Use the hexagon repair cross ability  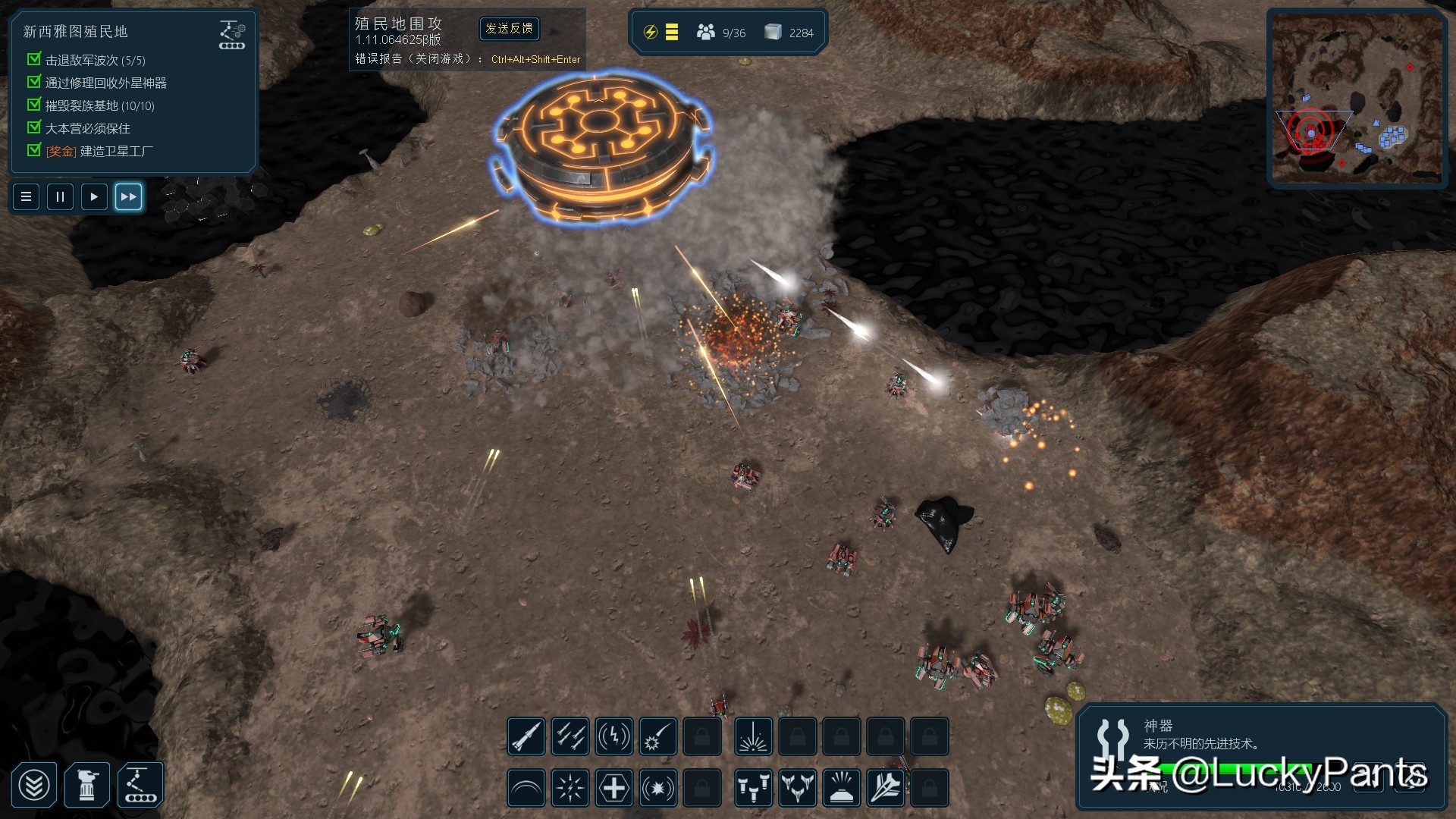(614, 789)
